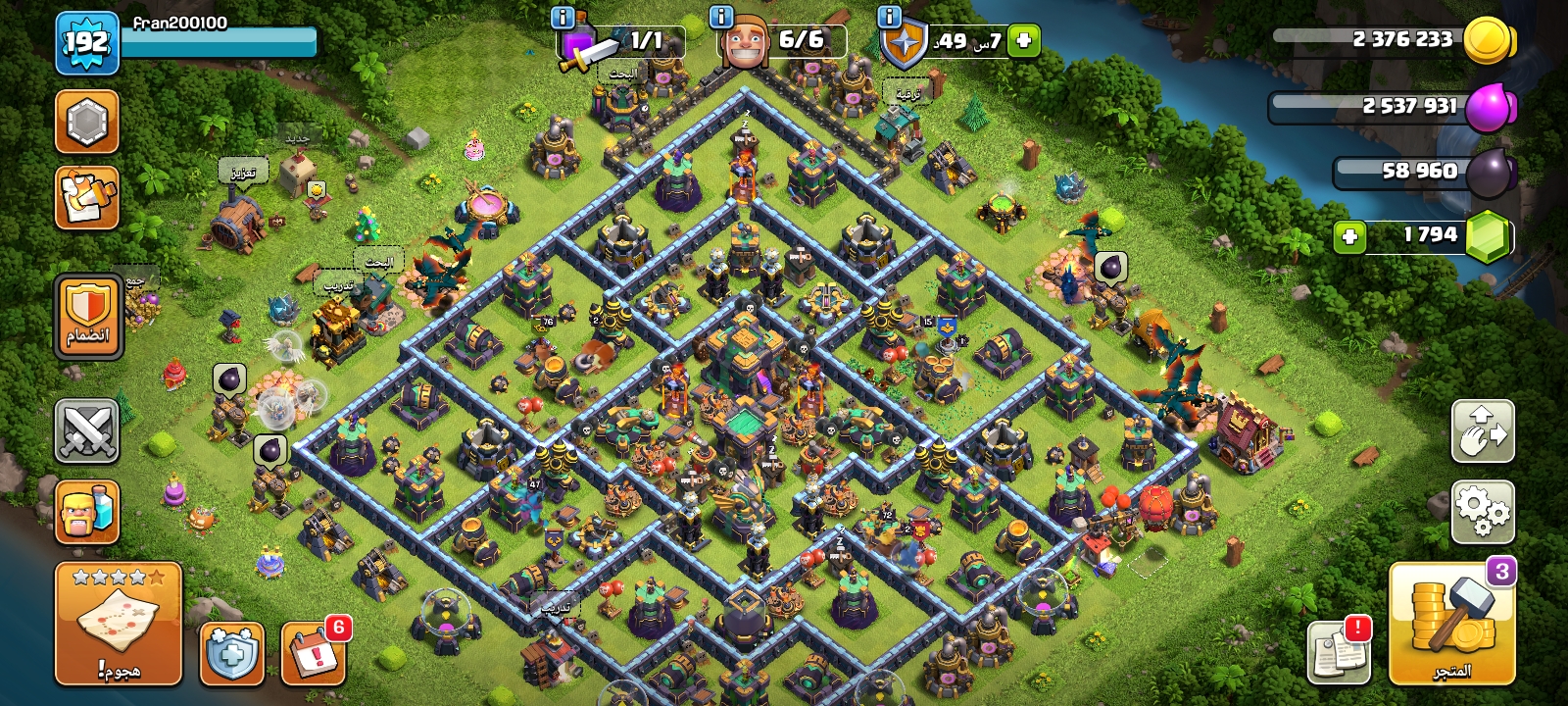Open the puzzle pieces button
Screen dimensions: 1568x706
coord(87,197)
